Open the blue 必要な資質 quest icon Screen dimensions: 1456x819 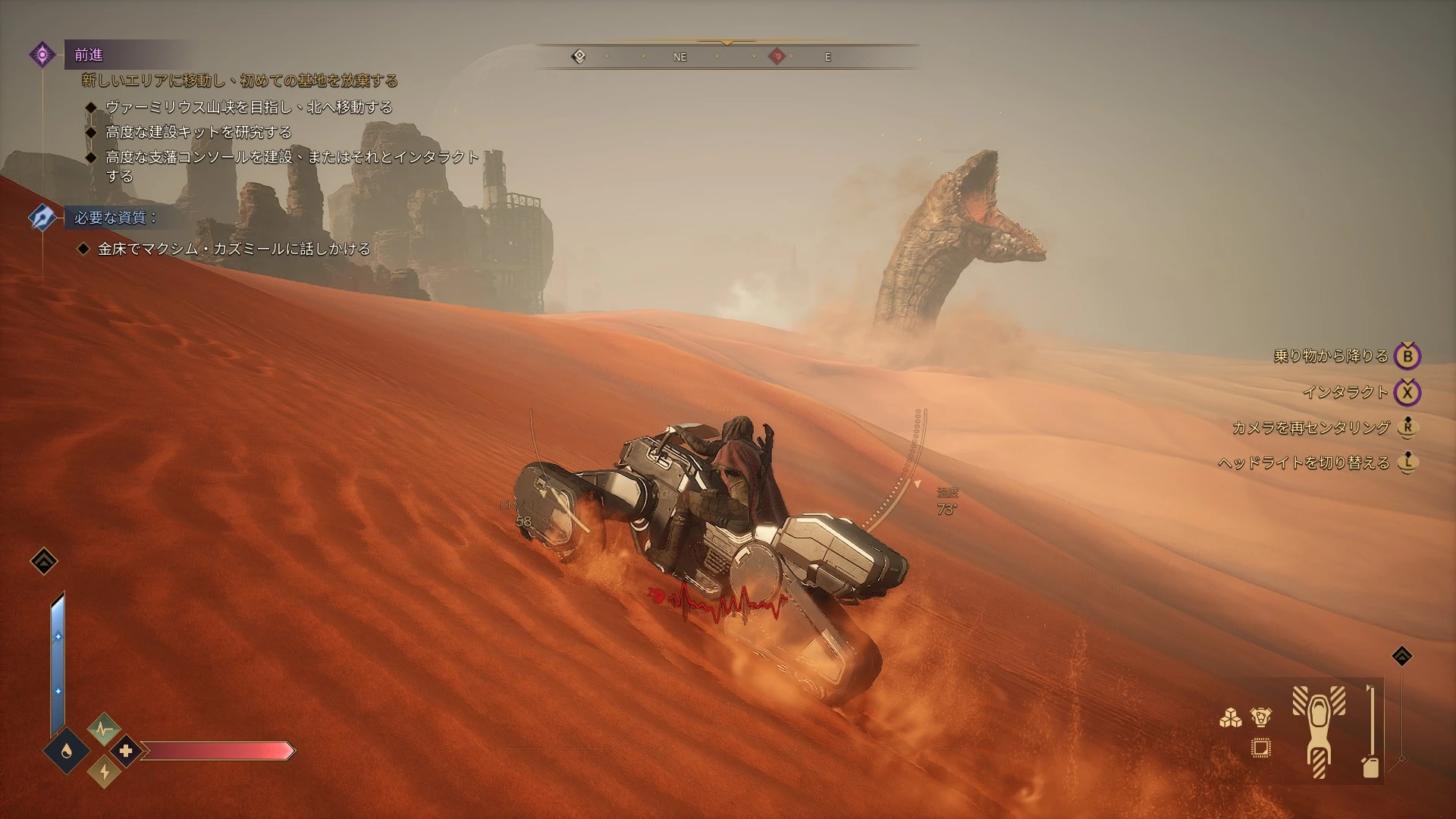[42, 218]
